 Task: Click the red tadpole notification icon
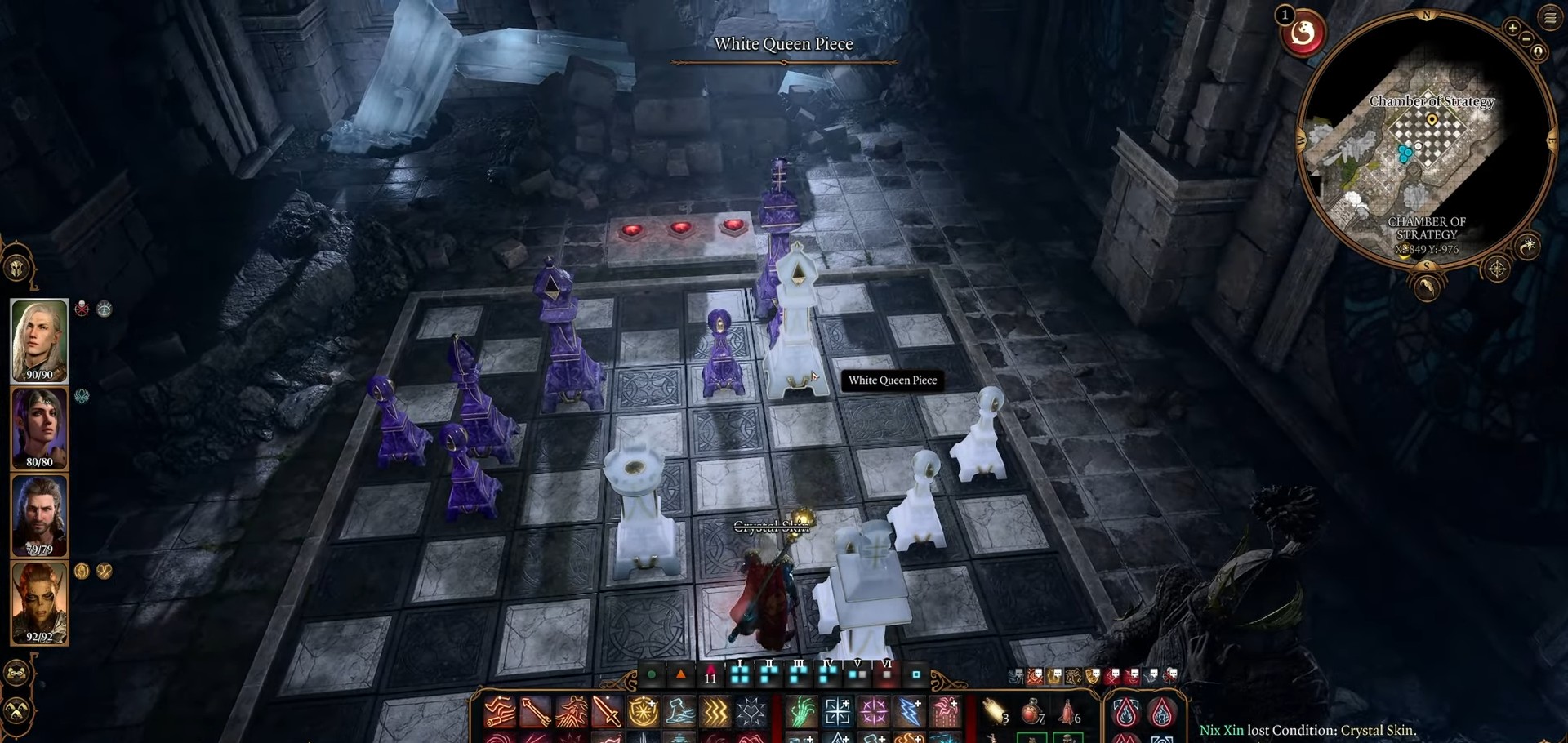(x=1303, y=33)
